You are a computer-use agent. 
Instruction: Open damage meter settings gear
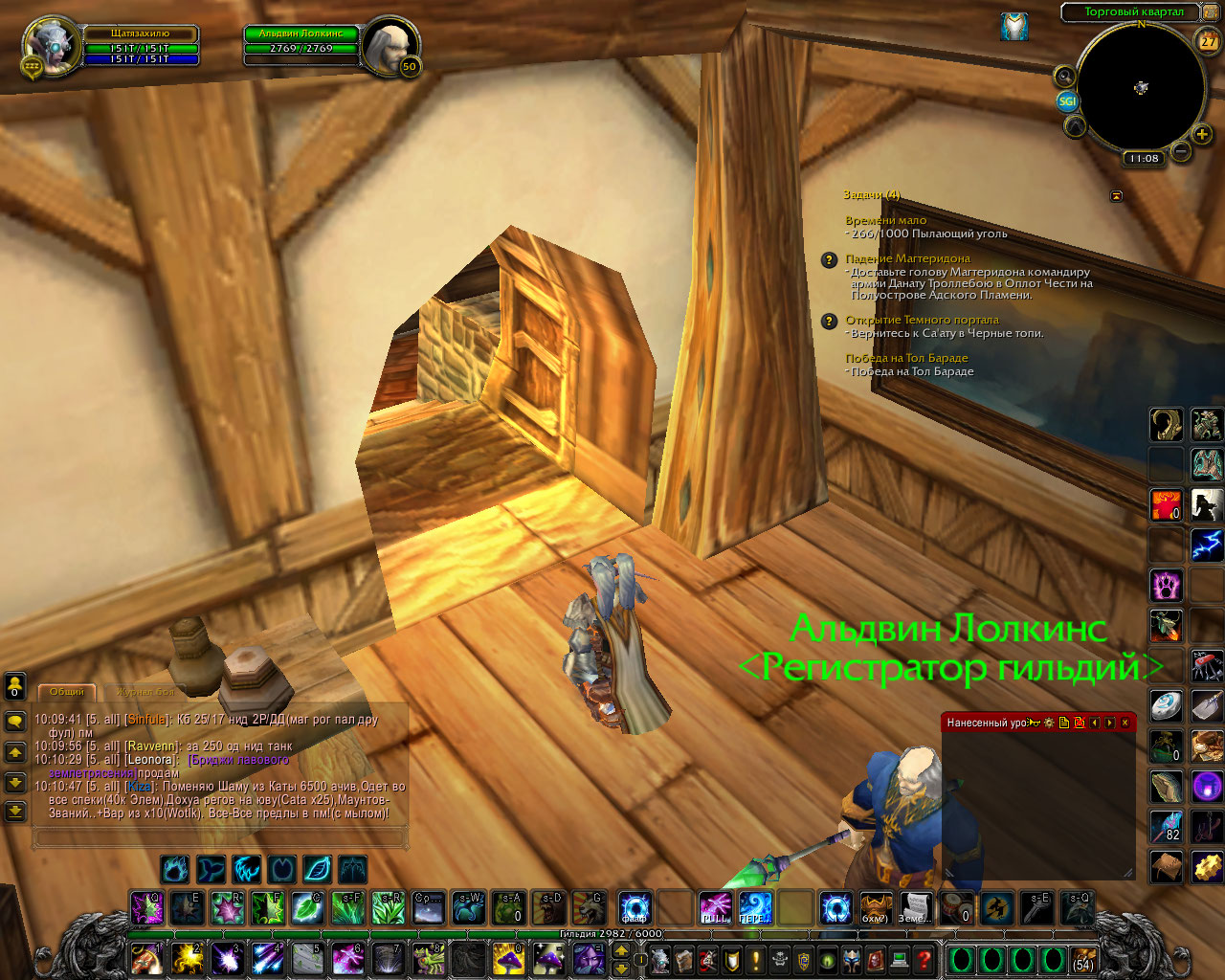coord(1049,723)
